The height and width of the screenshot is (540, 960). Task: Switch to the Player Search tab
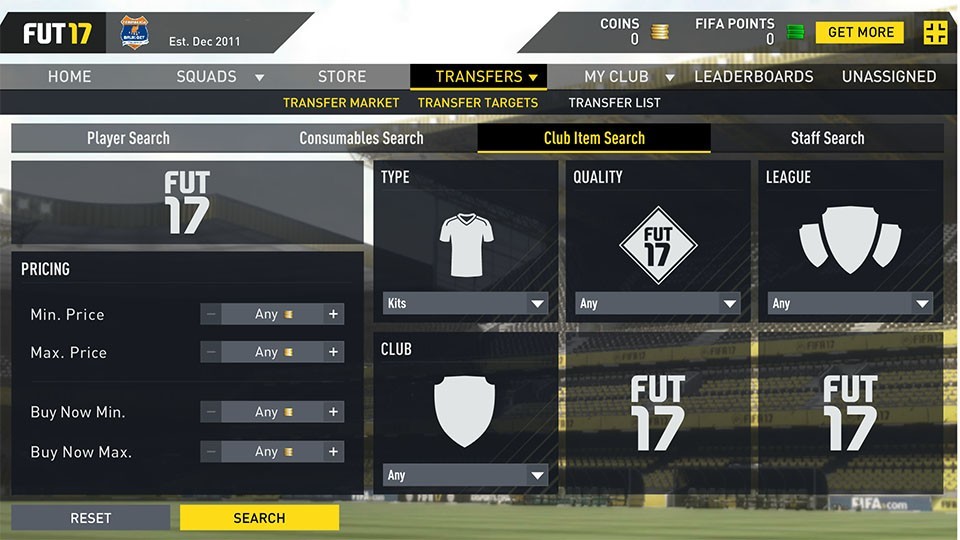(x=128, y=138)
